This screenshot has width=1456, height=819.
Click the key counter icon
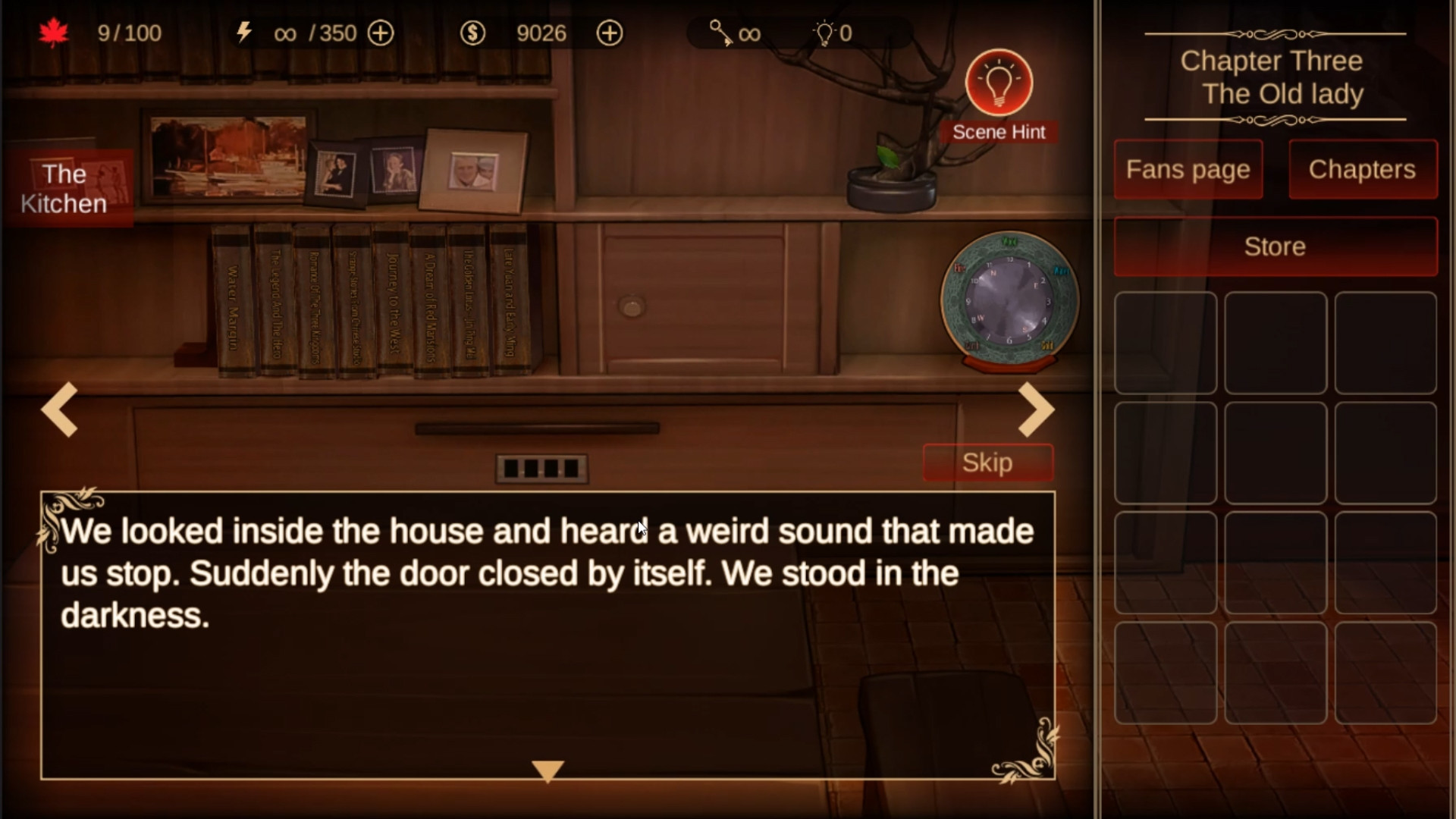click(x=720, y=33)
